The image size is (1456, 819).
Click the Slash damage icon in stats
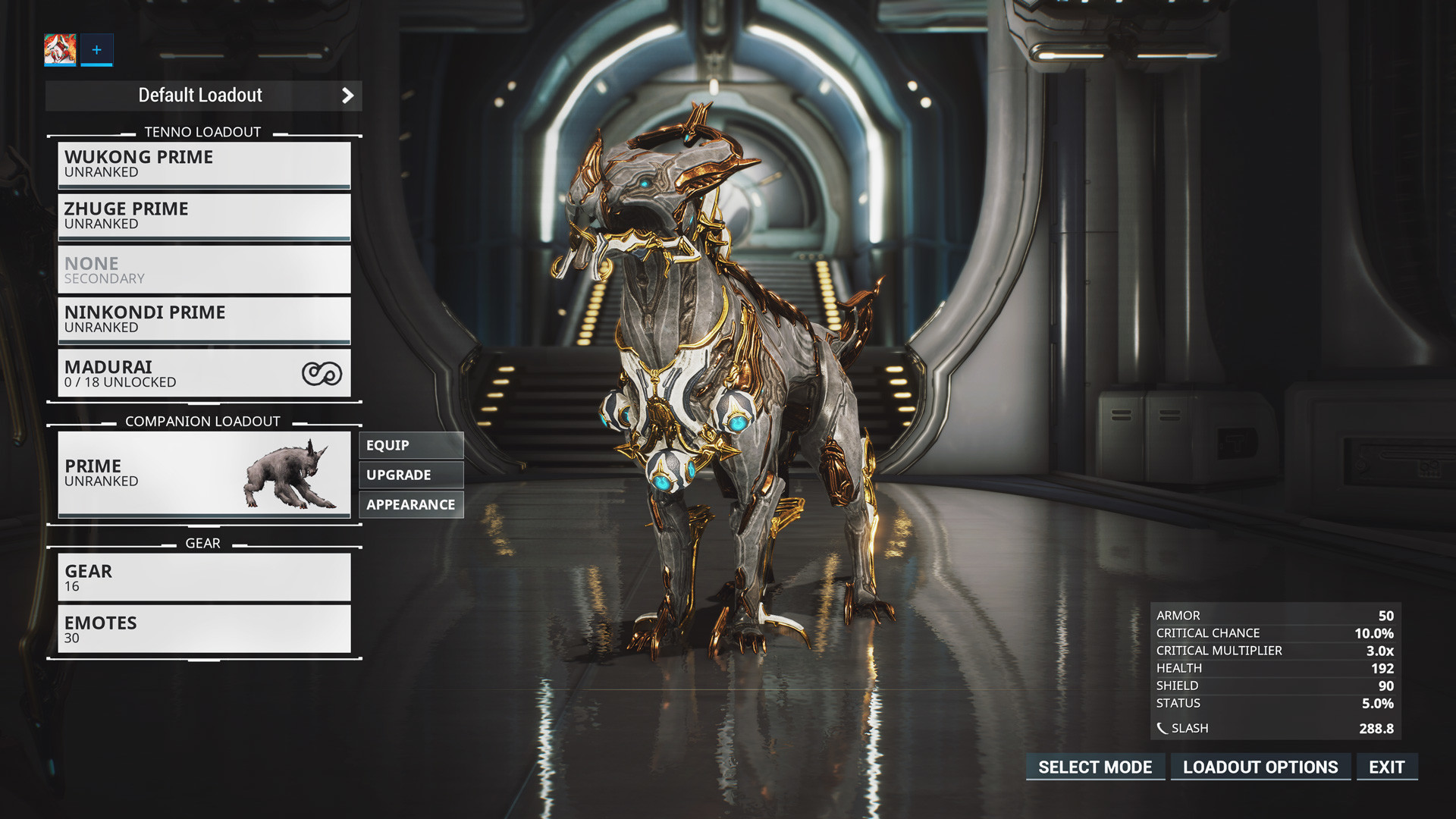click(1163, 727)
